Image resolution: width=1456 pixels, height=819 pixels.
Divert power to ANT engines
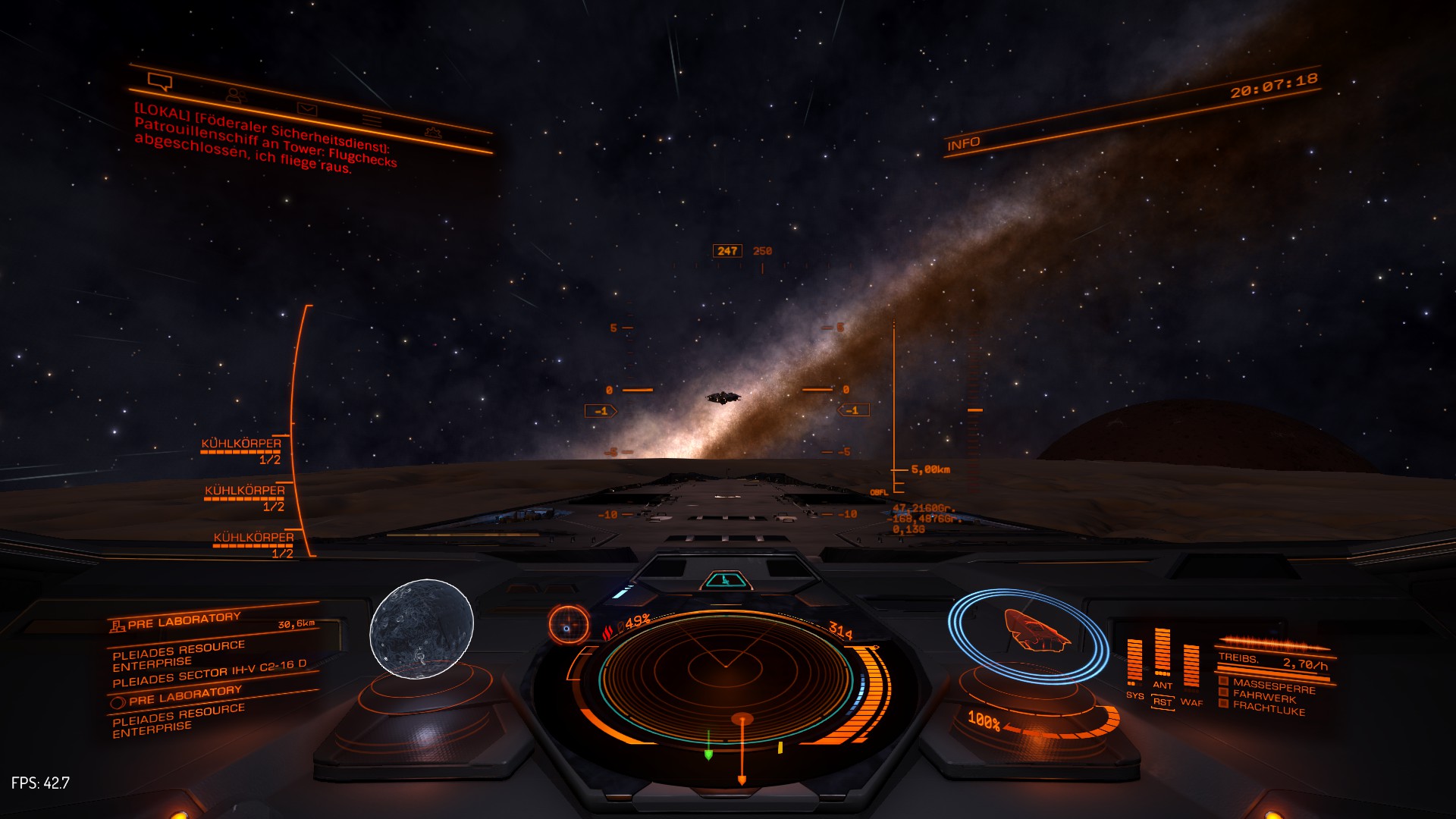[x=1163, y=685]
